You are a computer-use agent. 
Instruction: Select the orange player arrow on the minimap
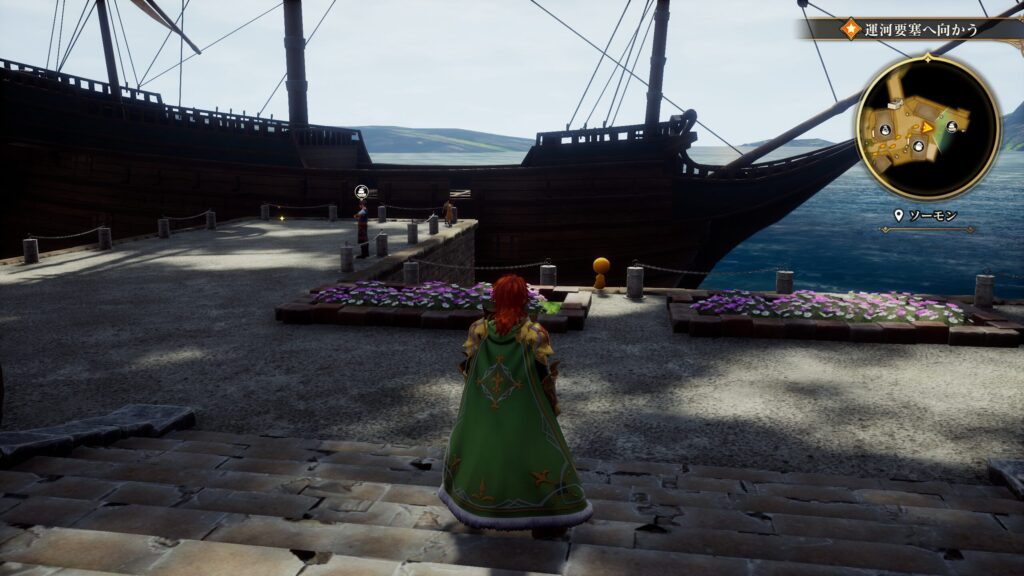click(927, 127)
